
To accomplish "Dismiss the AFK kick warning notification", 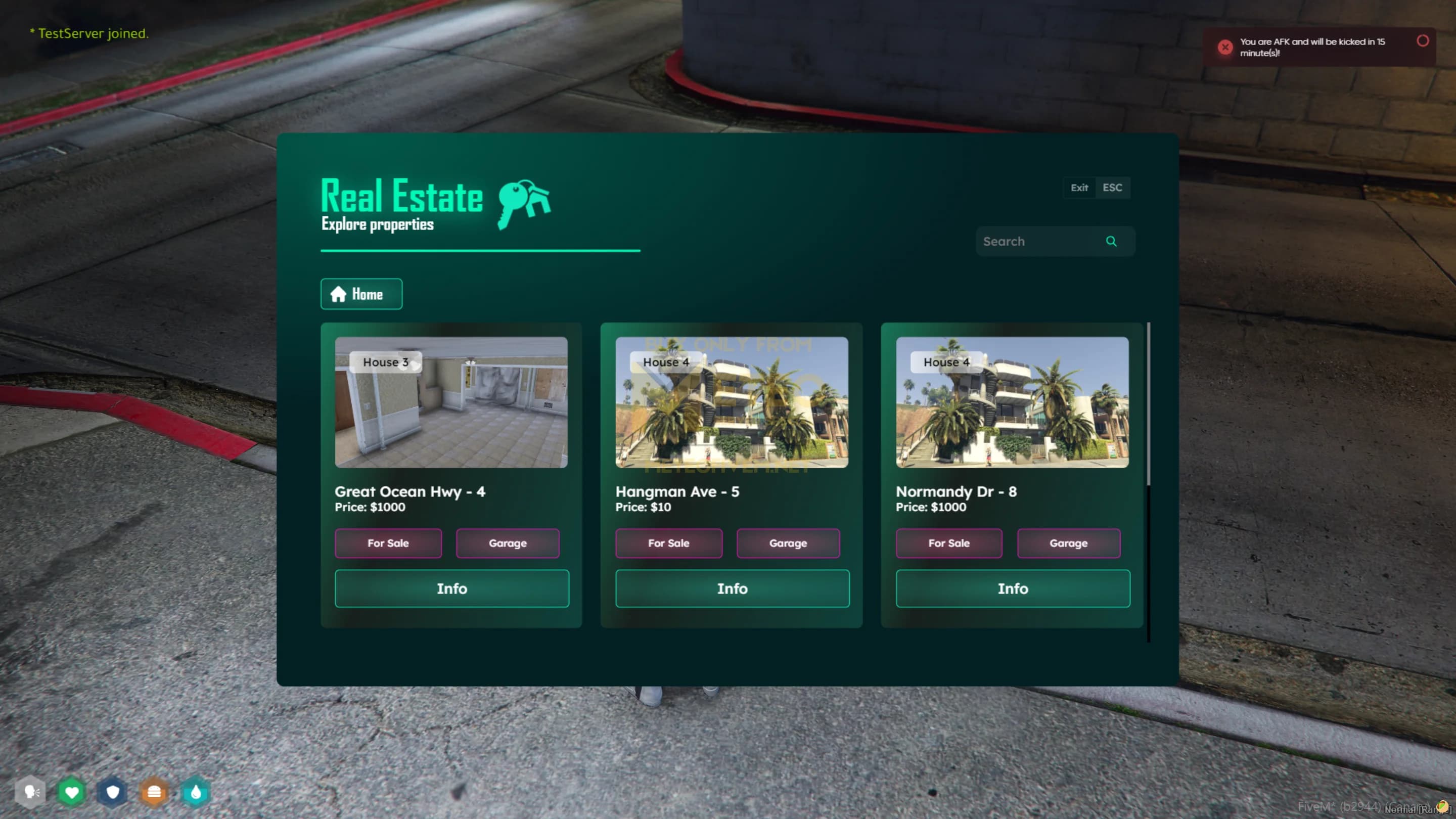I will click(x=1422, y=40).
